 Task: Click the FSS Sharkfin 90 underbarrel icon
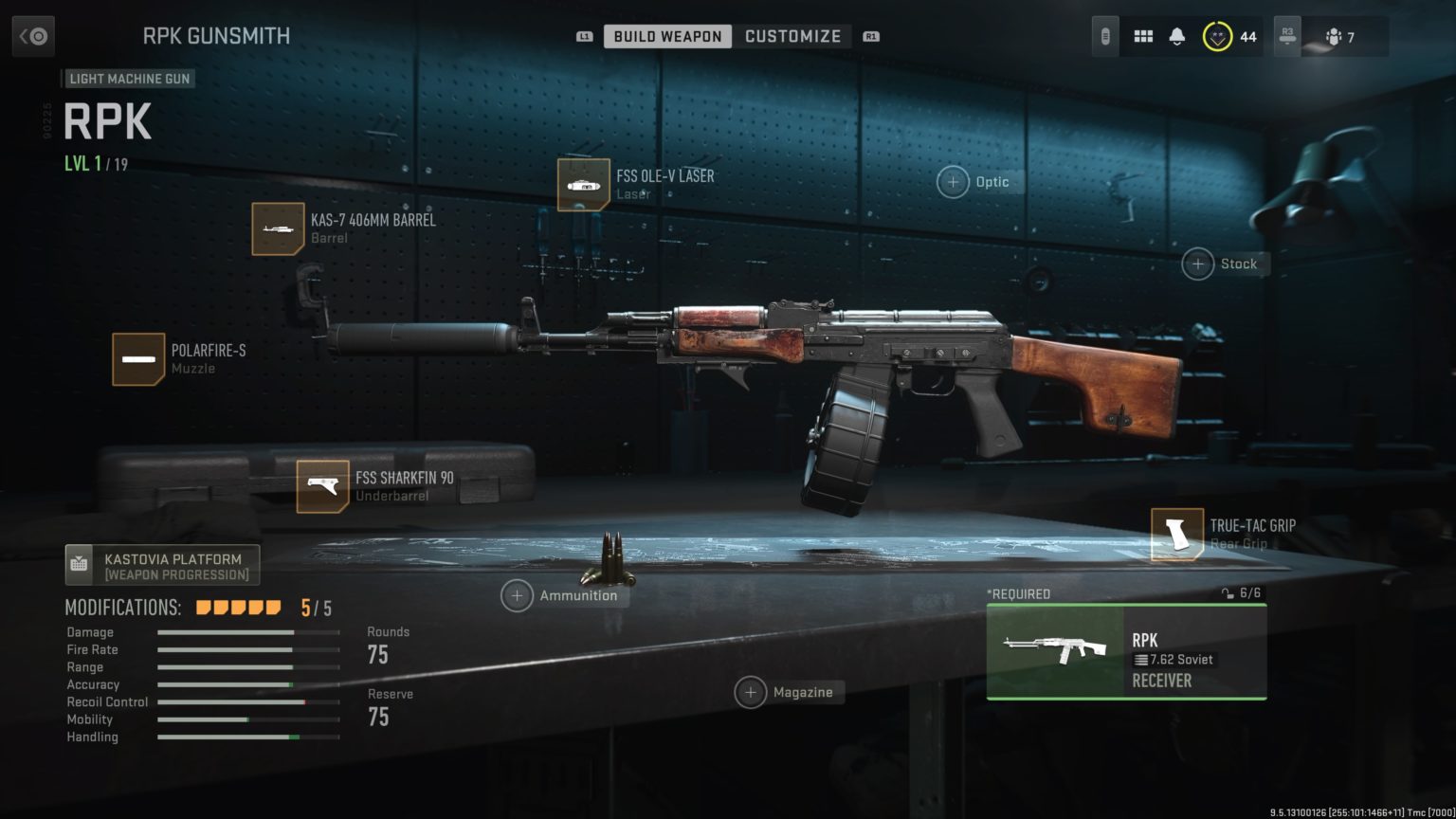click(321, 485)
